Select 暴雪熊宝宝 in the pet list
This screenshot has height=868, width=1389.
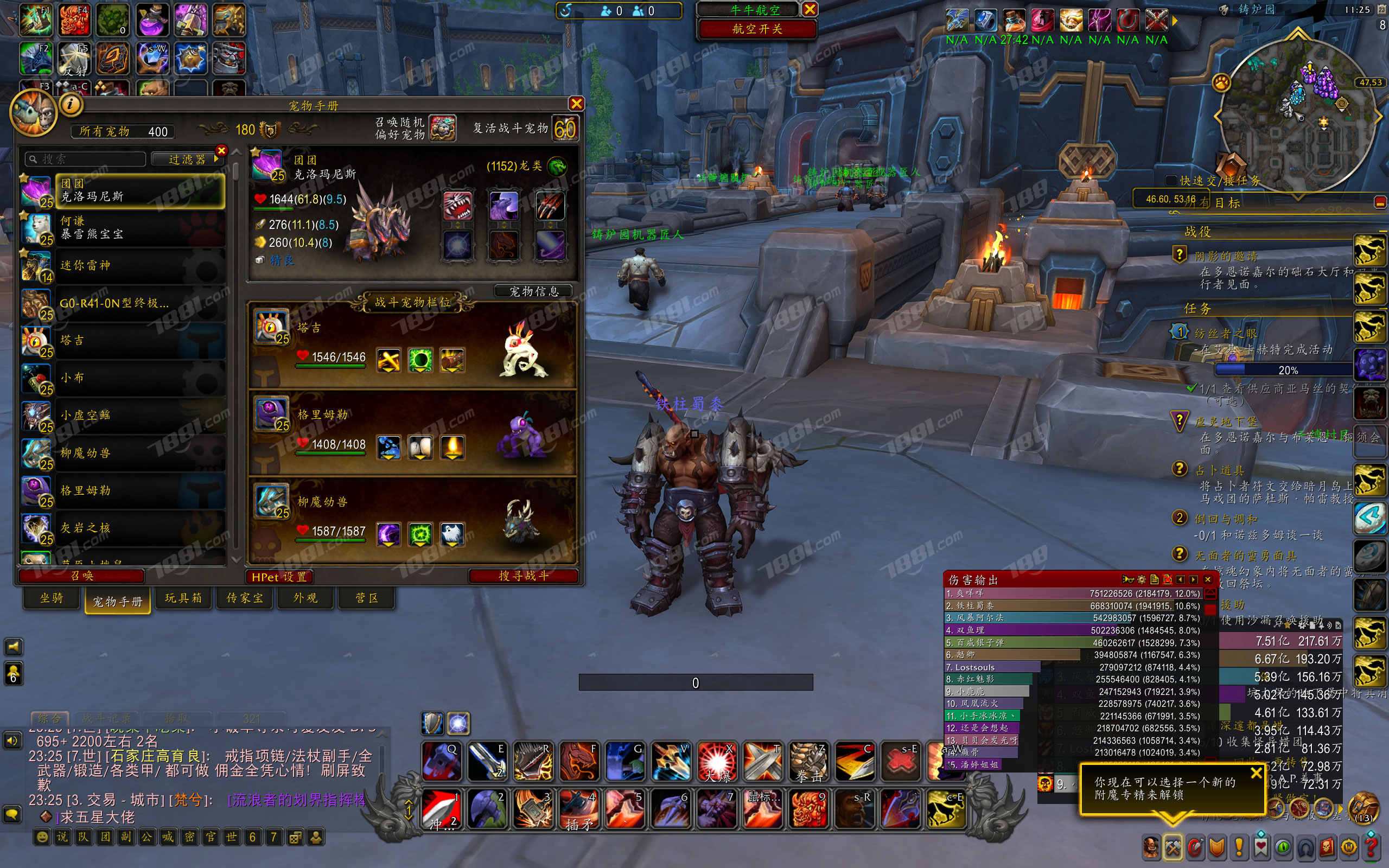[123, 228]
